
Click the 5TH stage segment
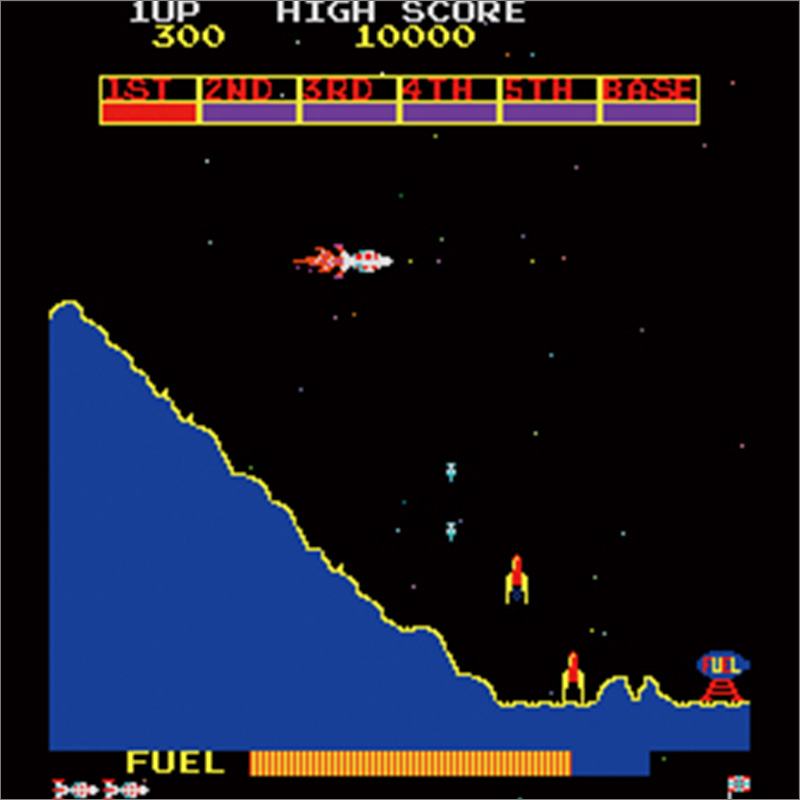tap(550, 100)
